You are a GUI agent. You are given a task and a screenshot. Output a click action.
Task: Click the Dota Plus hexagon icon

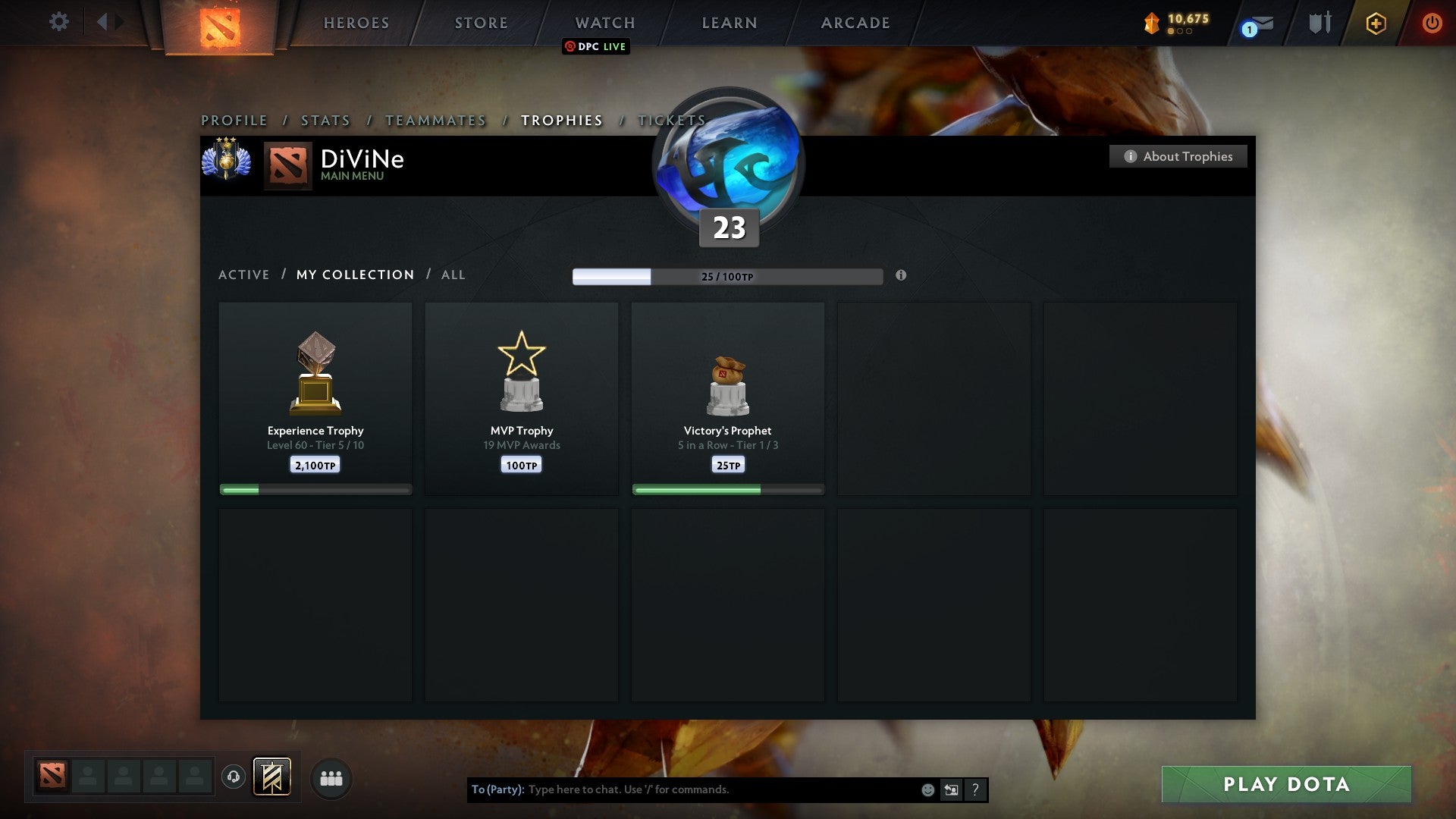[x=1375, y=24]
